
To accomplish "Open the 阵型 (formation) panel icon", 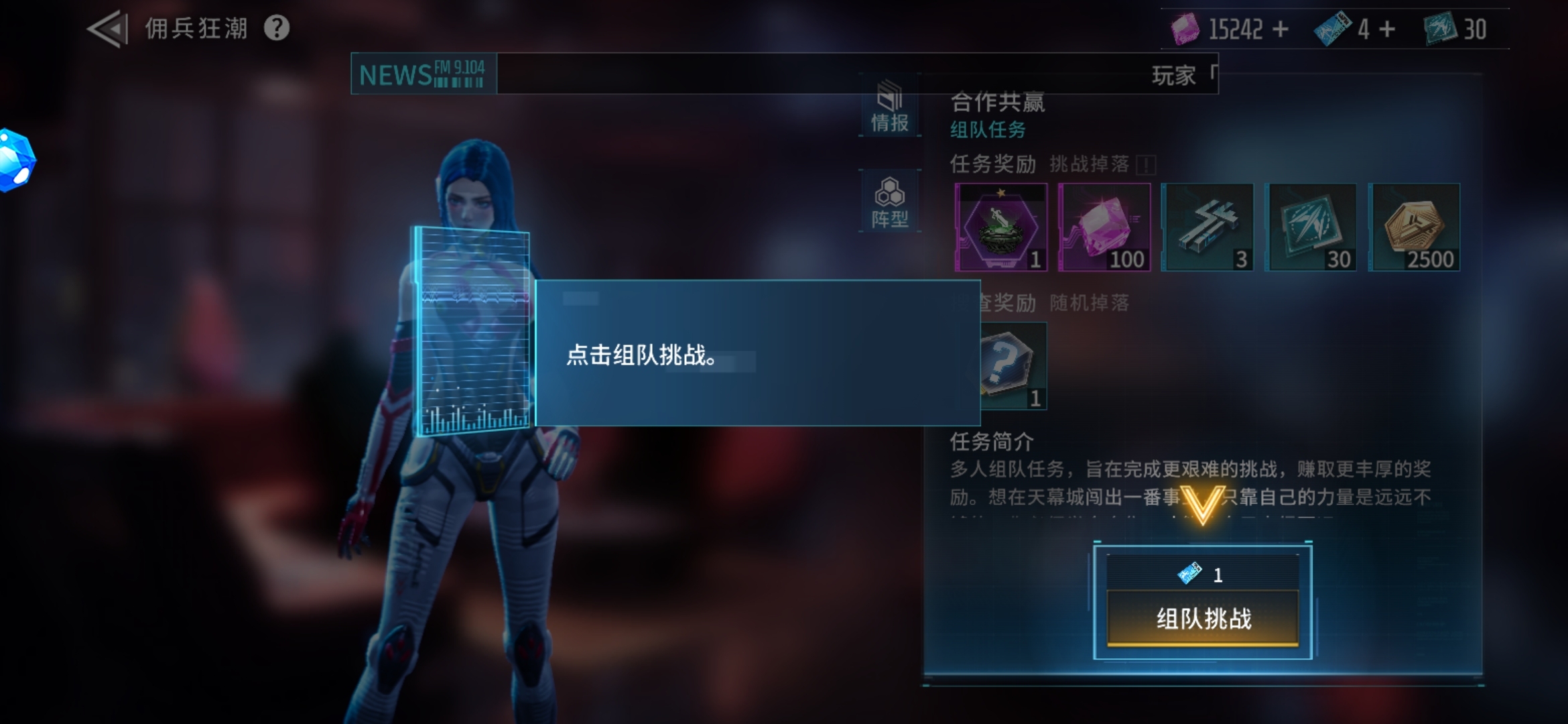I will tap(890, 201).
